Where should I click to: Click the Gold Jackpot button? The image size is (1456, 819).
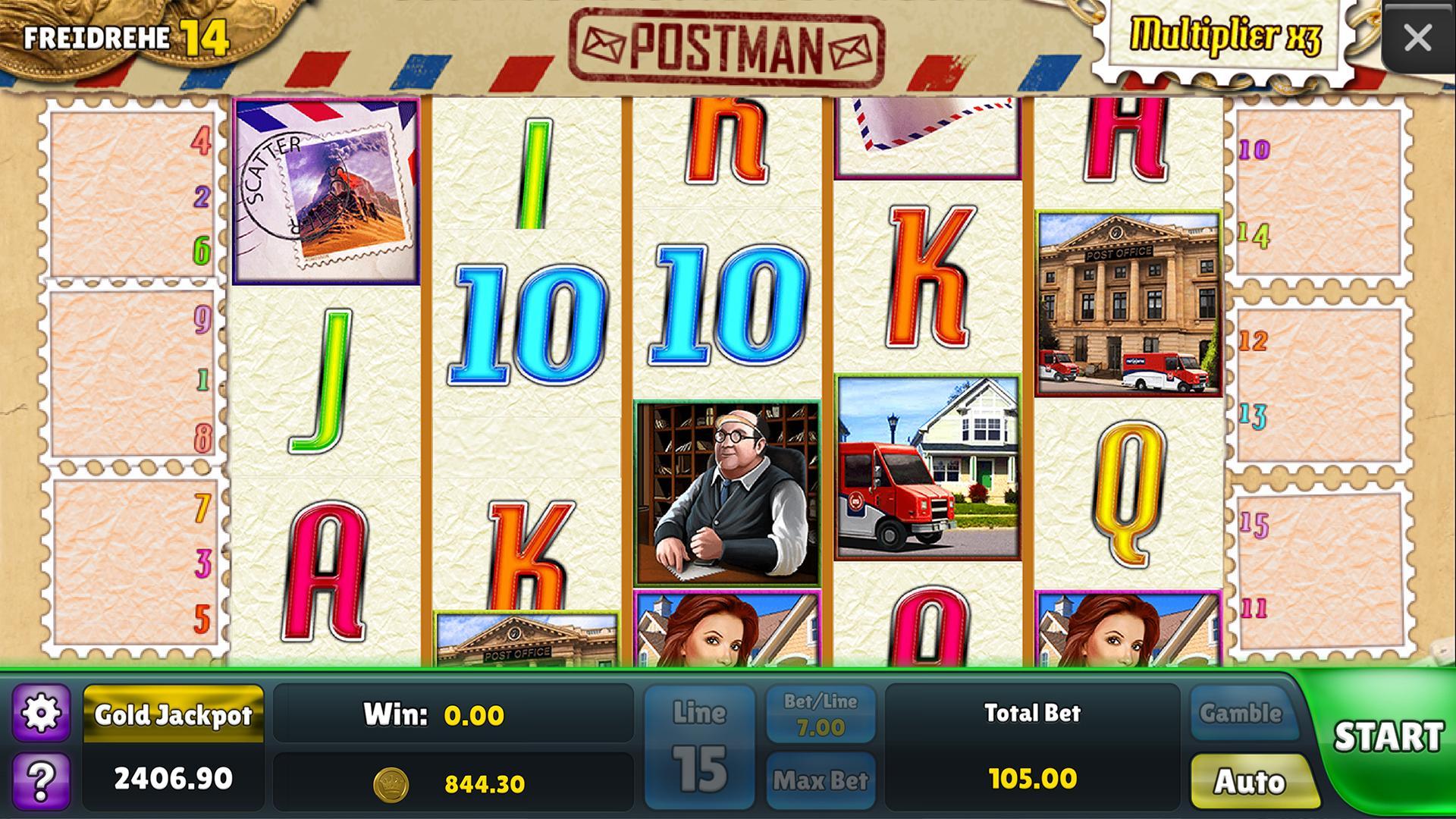(x=173, y=714)
